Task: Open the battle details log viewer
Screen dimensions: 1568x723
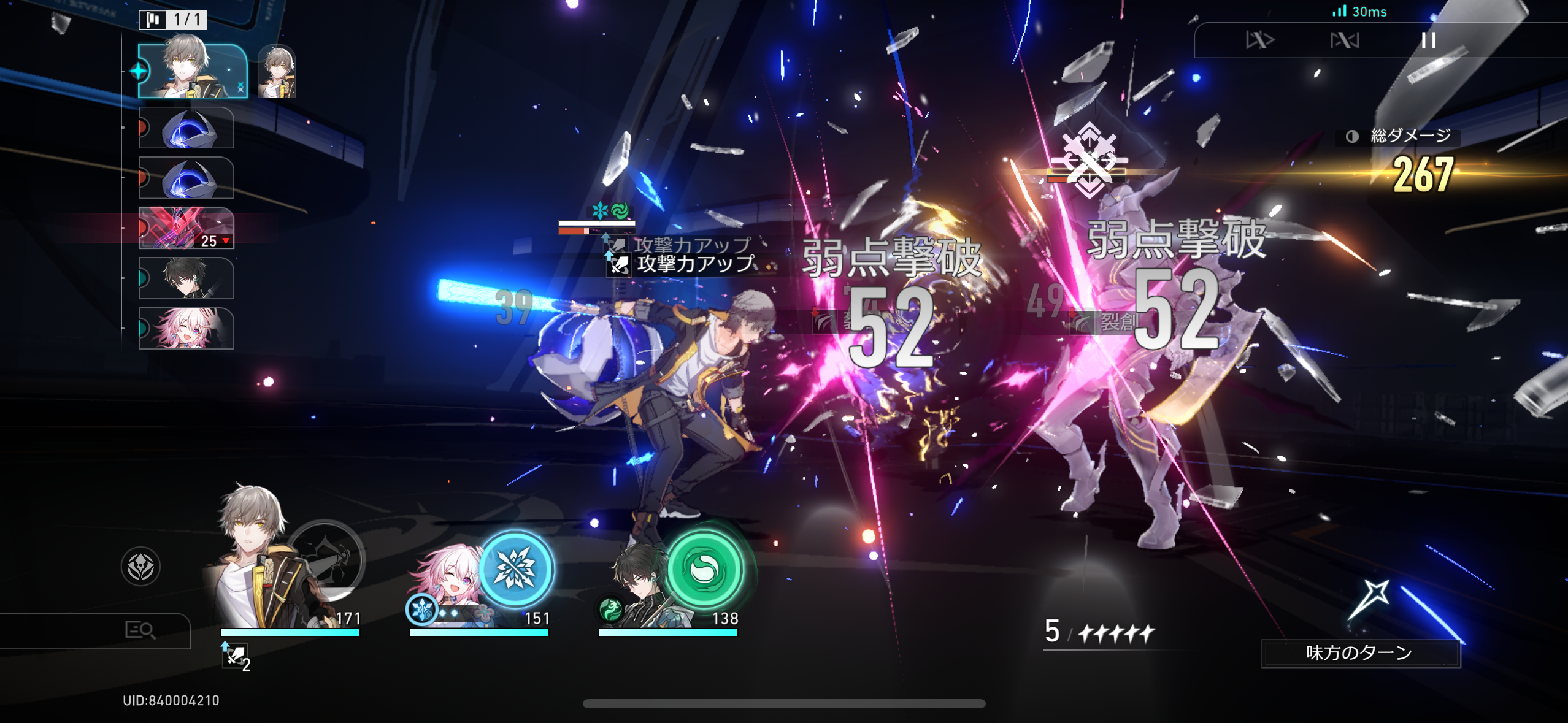Action: 140,631
